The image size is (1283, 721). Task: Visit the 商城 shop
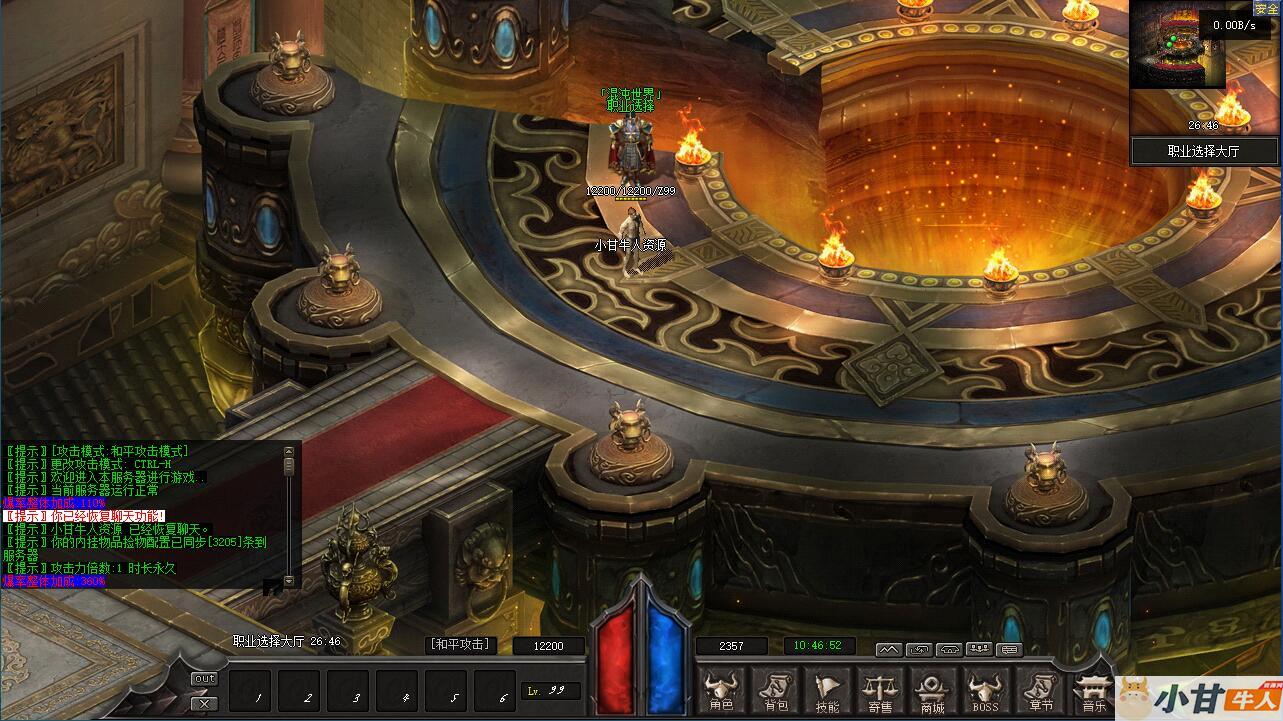click(x=933, y=691)
